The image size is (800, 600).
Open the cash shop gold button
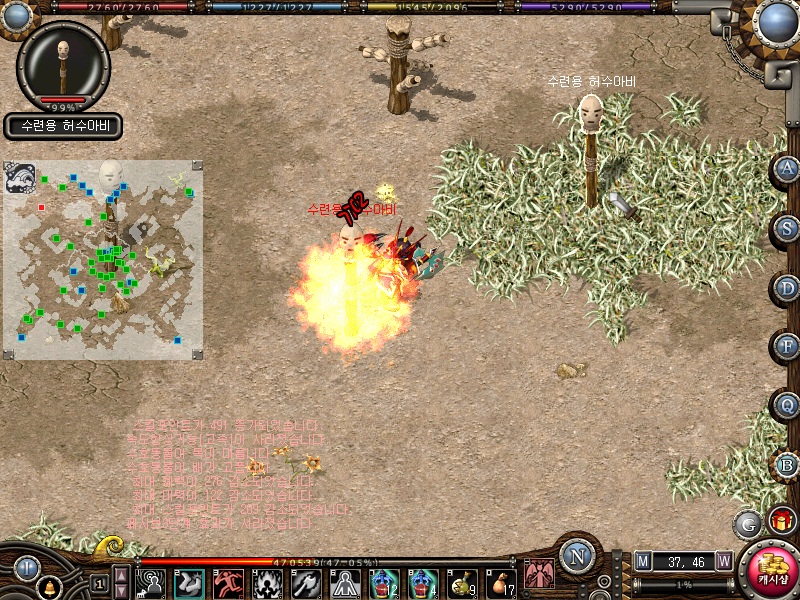772,567
